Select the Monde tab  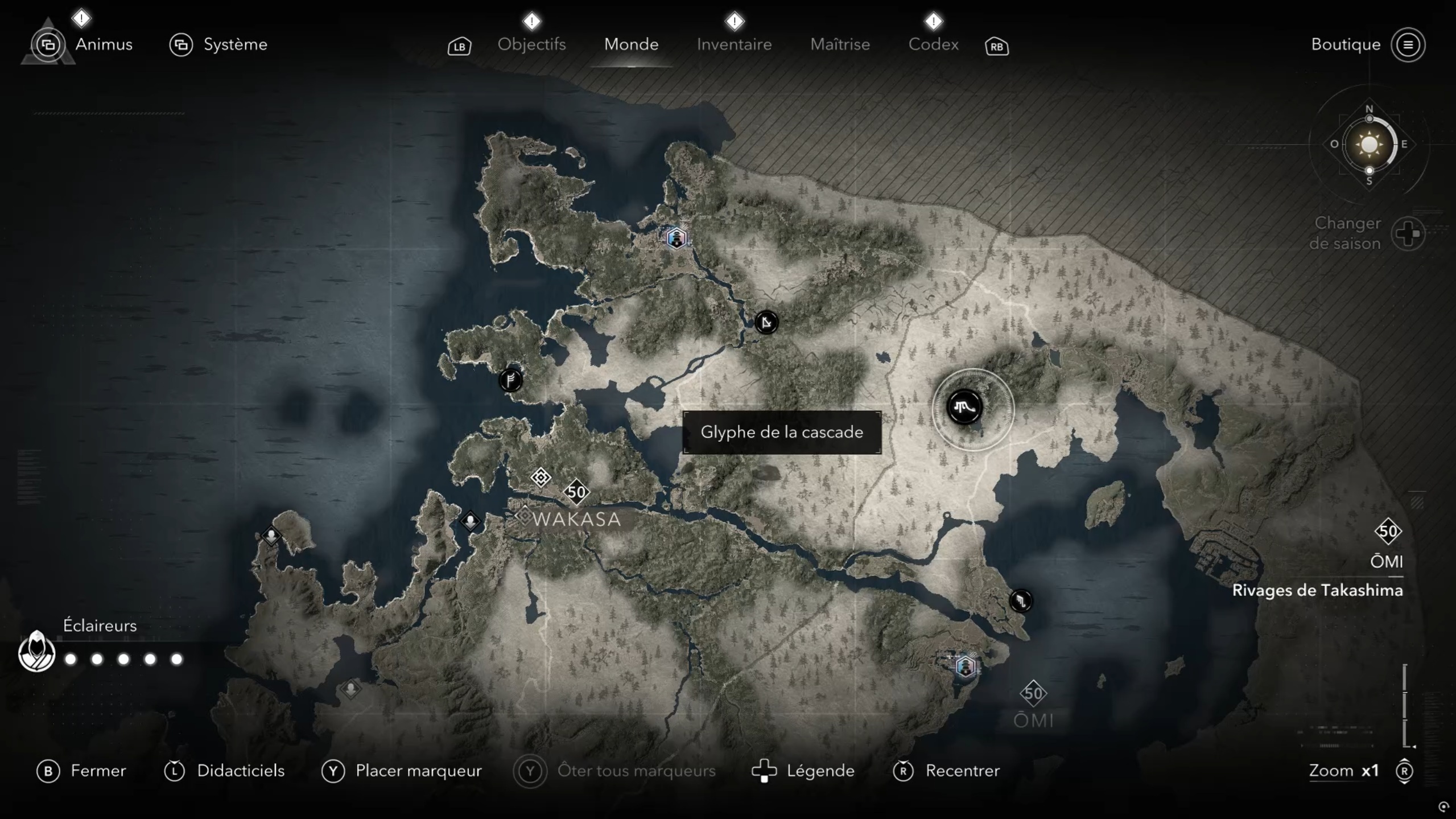point(631,44)
